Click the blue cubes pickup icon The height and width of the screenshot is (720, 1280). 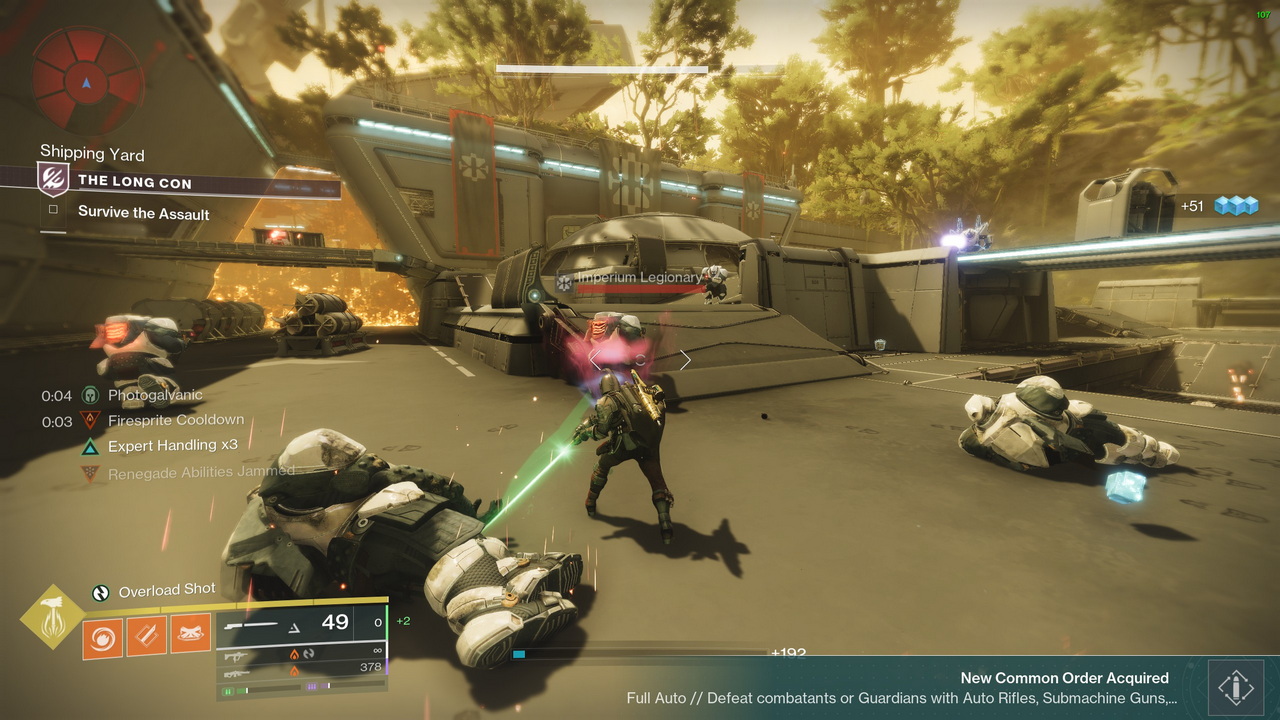tap(1235, 206)
